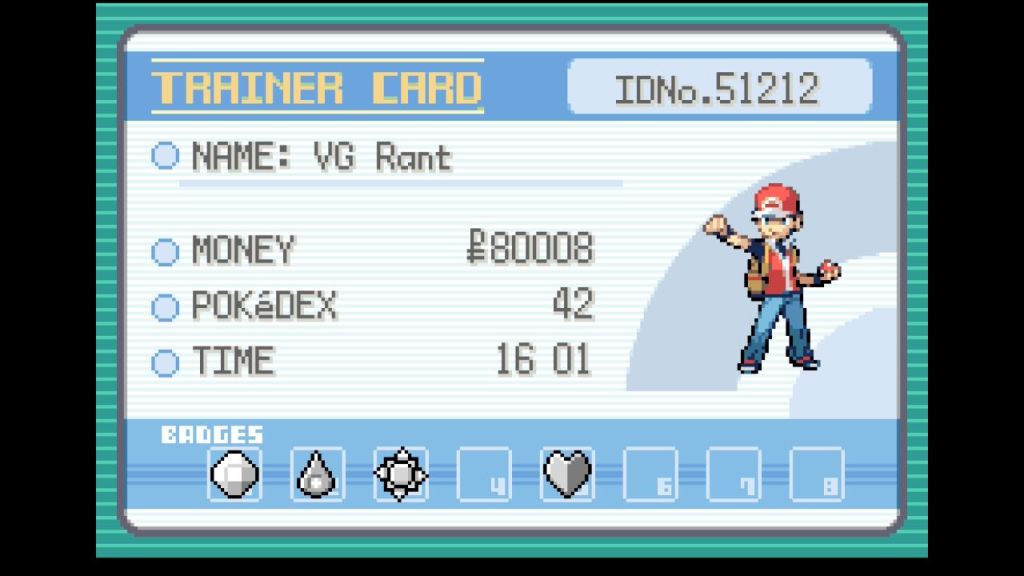Viewport: 1024px width, 576px height.
Task: Click the empty badge slot numbered 8
Action: [816, 474]
